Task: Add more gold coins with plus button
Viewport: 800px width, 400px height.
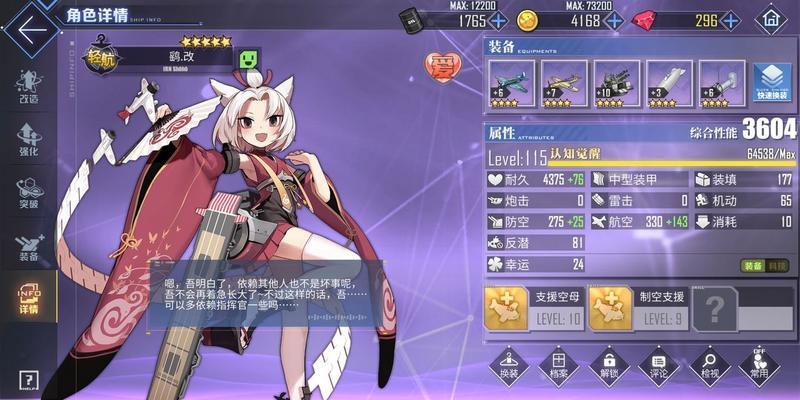Action: 612,21
